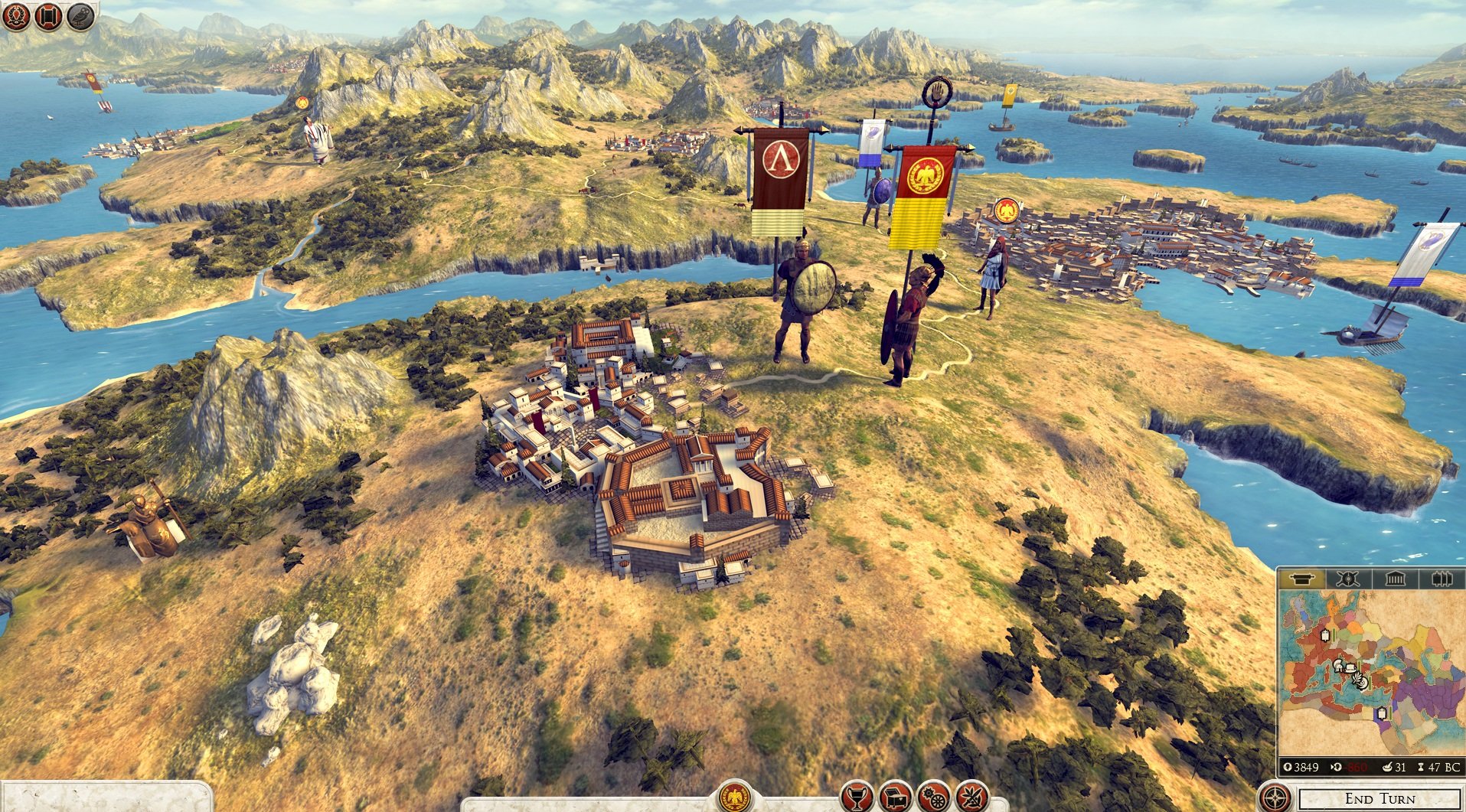Switch to the crossed swords shield tab
Viewport: 1466px width, 812px height.
click(x=1347, y=579)
